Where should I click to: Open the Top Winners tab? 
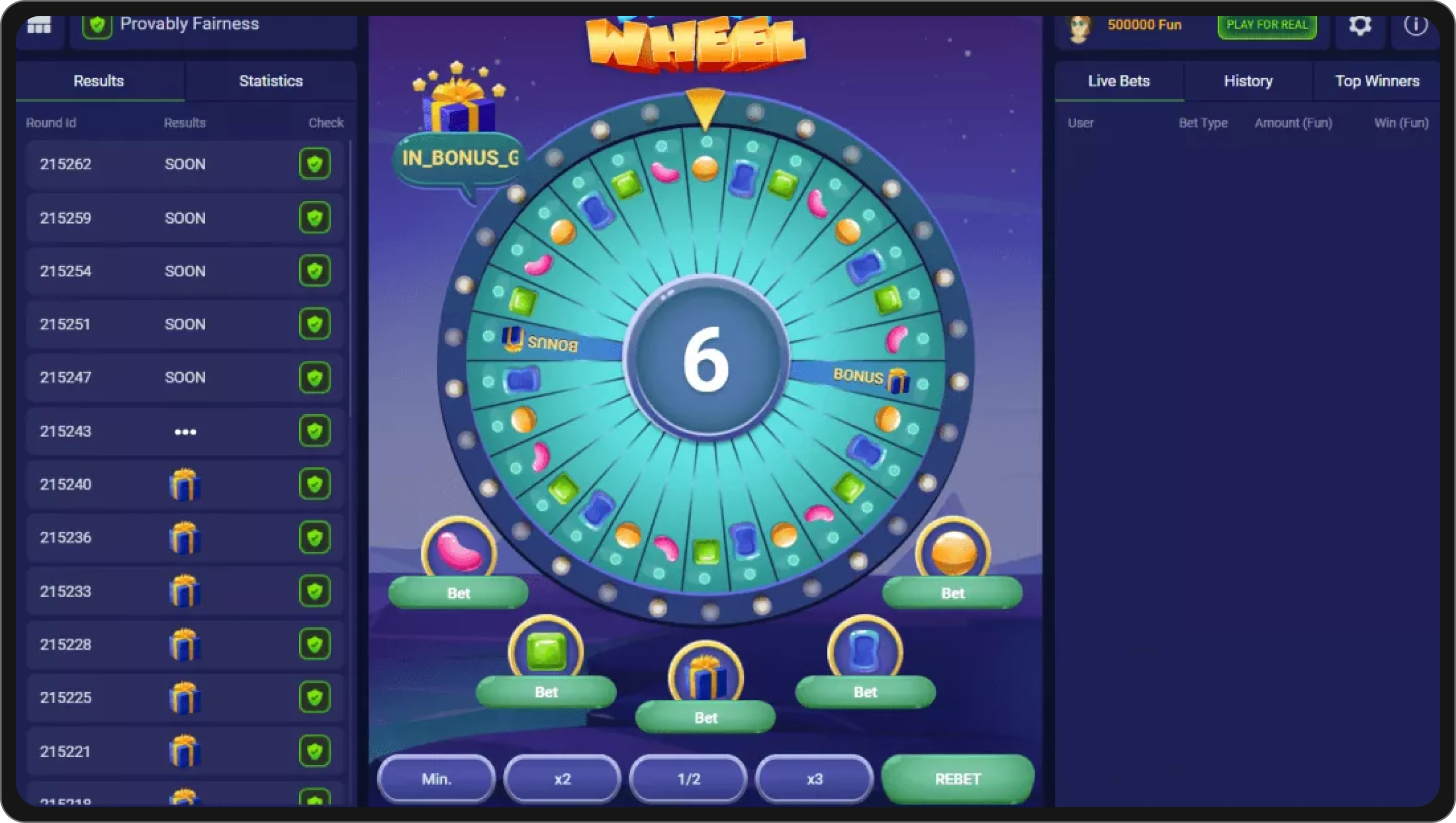1377,81
